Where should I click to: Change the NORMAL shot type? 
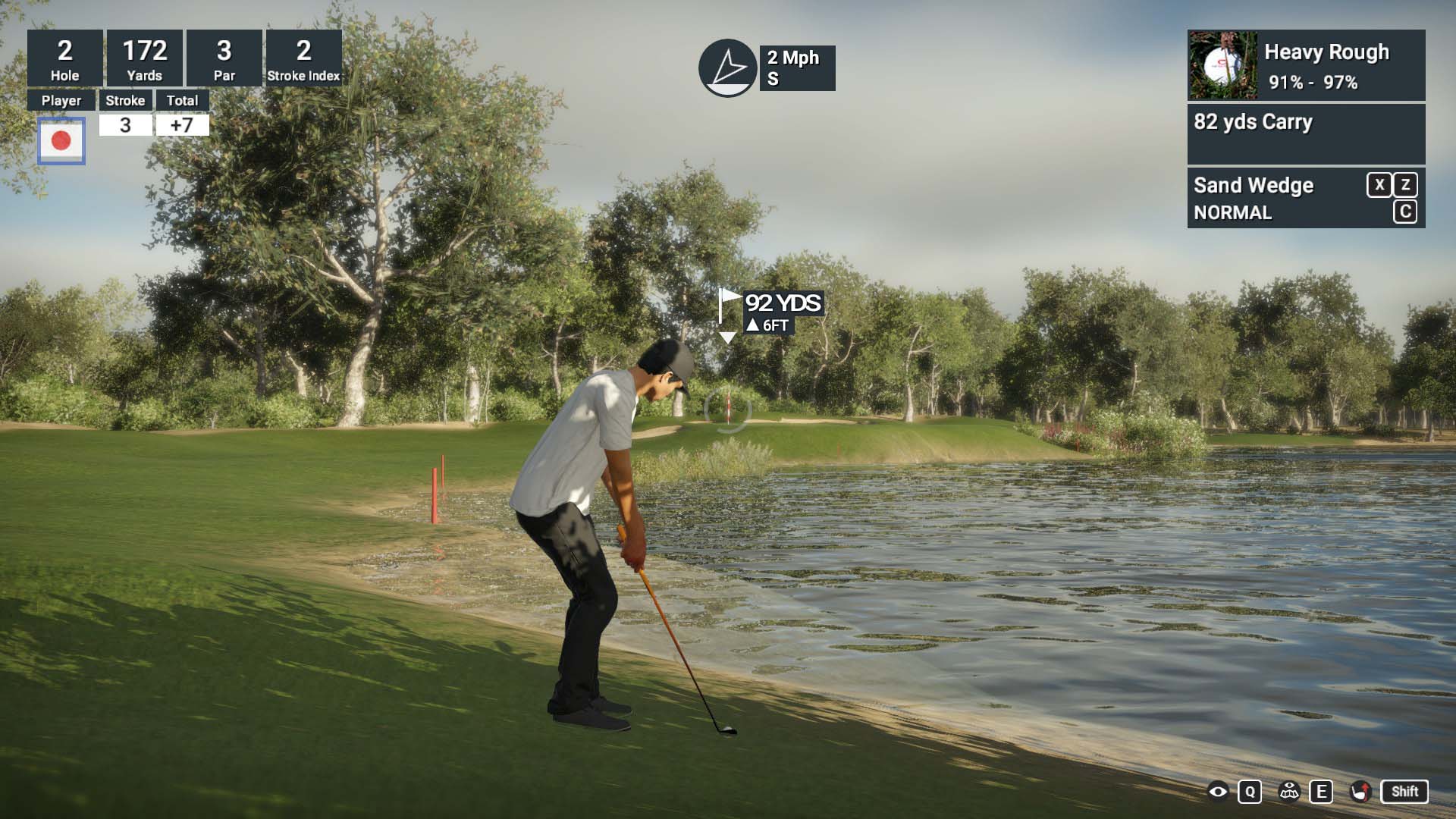coord(1232,213)
